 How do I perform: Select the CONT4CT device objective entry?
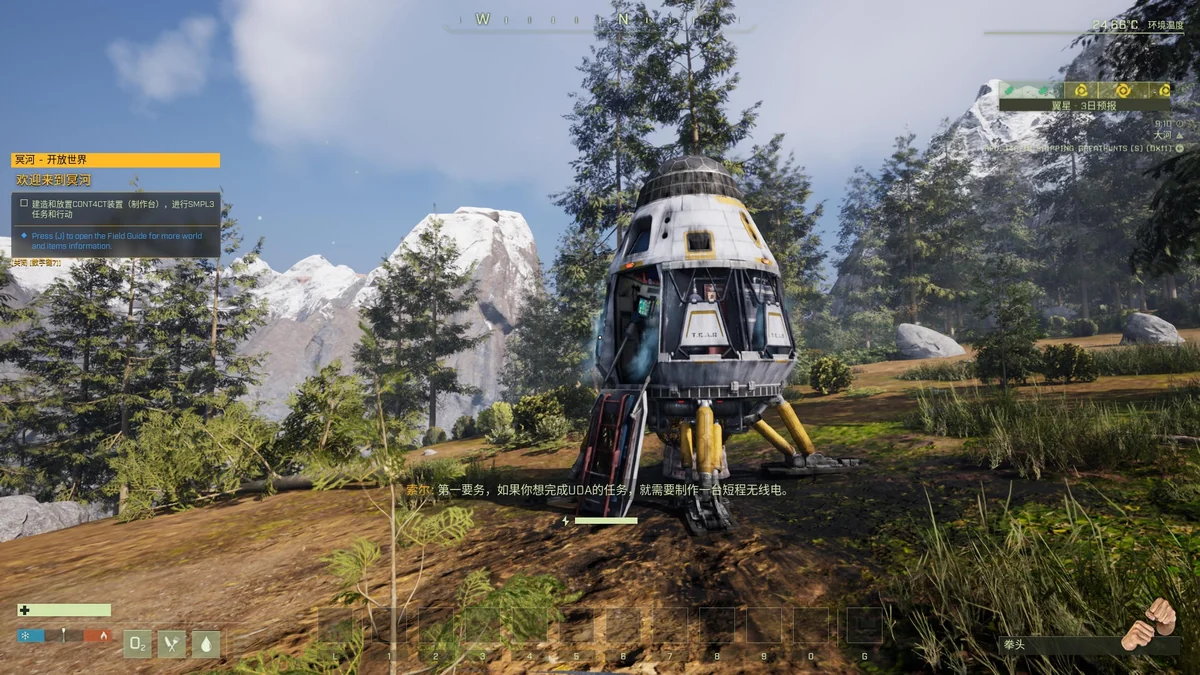point(115,207)
